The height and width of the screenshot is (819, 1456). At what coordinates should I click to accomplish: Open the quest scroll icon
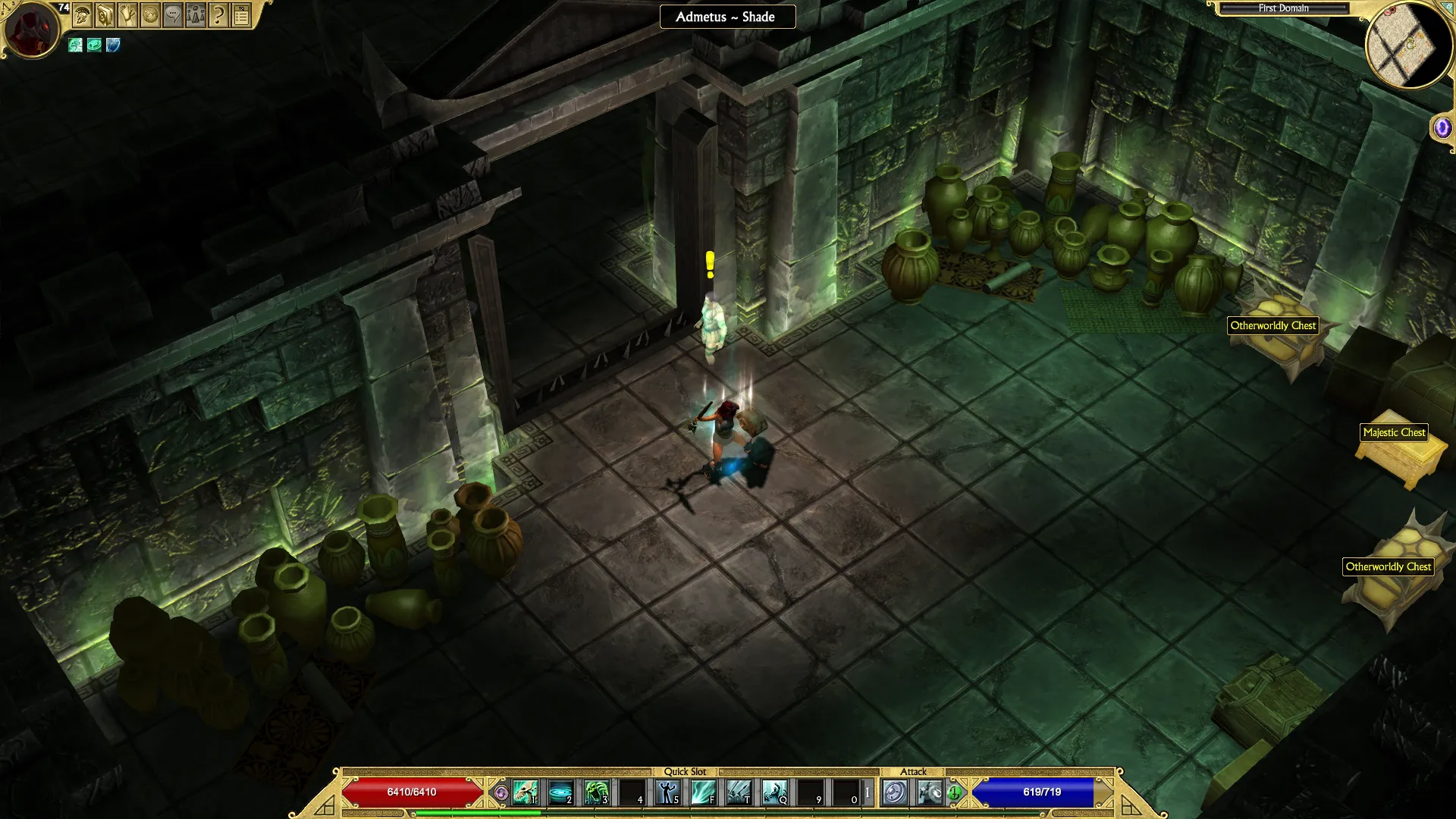click(x=127, y=15)
